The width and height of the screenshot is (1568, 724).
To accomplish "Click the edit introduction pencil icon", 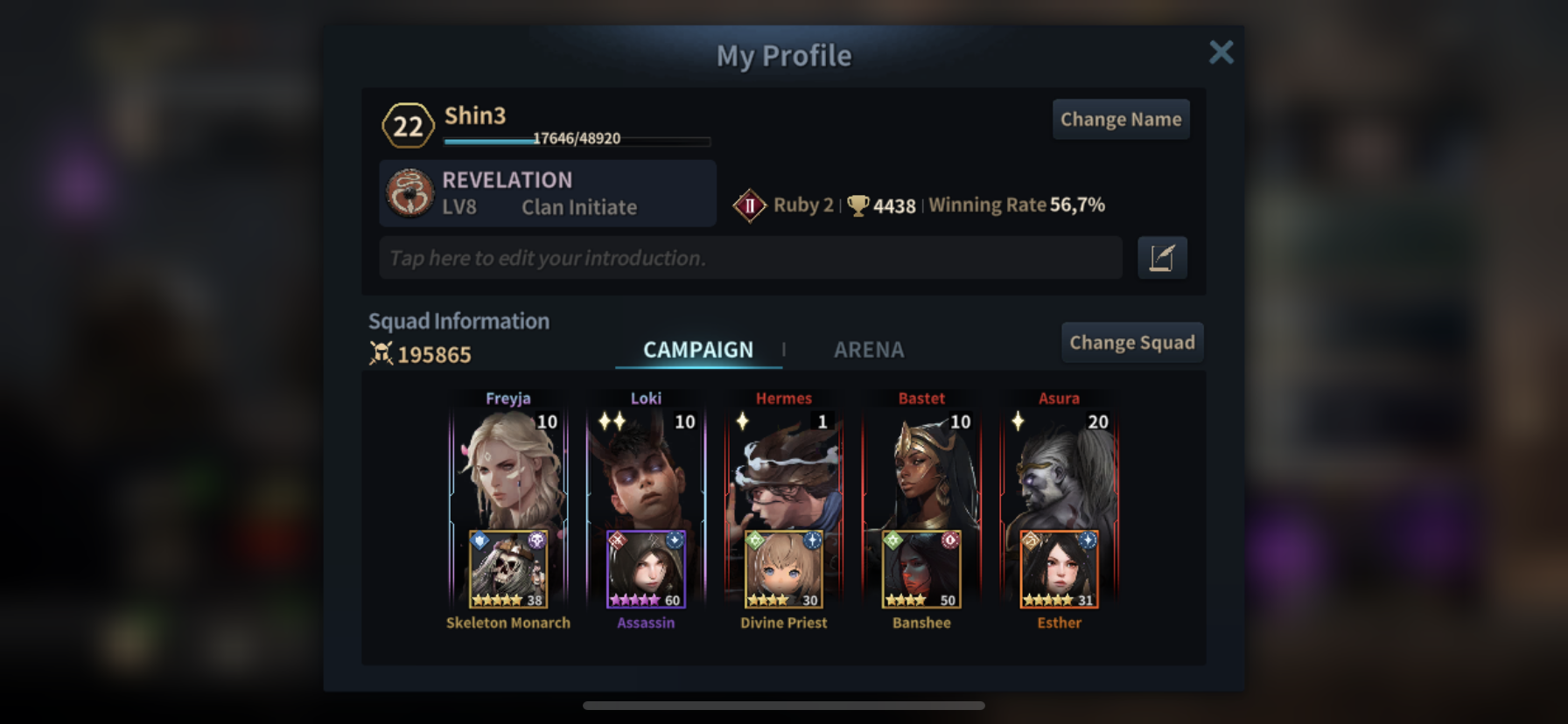I will 1161,258.
